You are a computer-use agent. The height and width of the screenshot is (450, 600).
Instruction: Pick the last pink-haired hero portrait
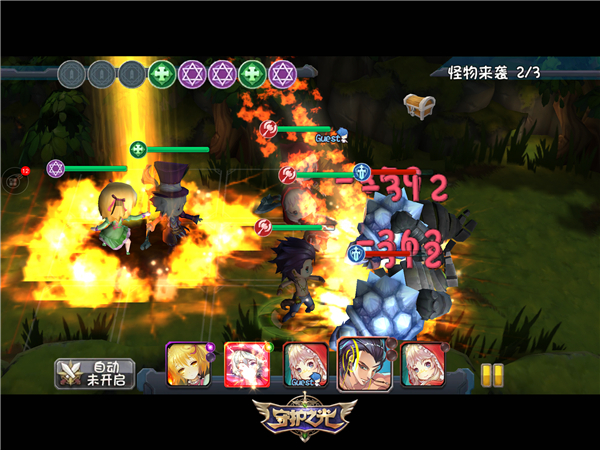pos(422,365)
